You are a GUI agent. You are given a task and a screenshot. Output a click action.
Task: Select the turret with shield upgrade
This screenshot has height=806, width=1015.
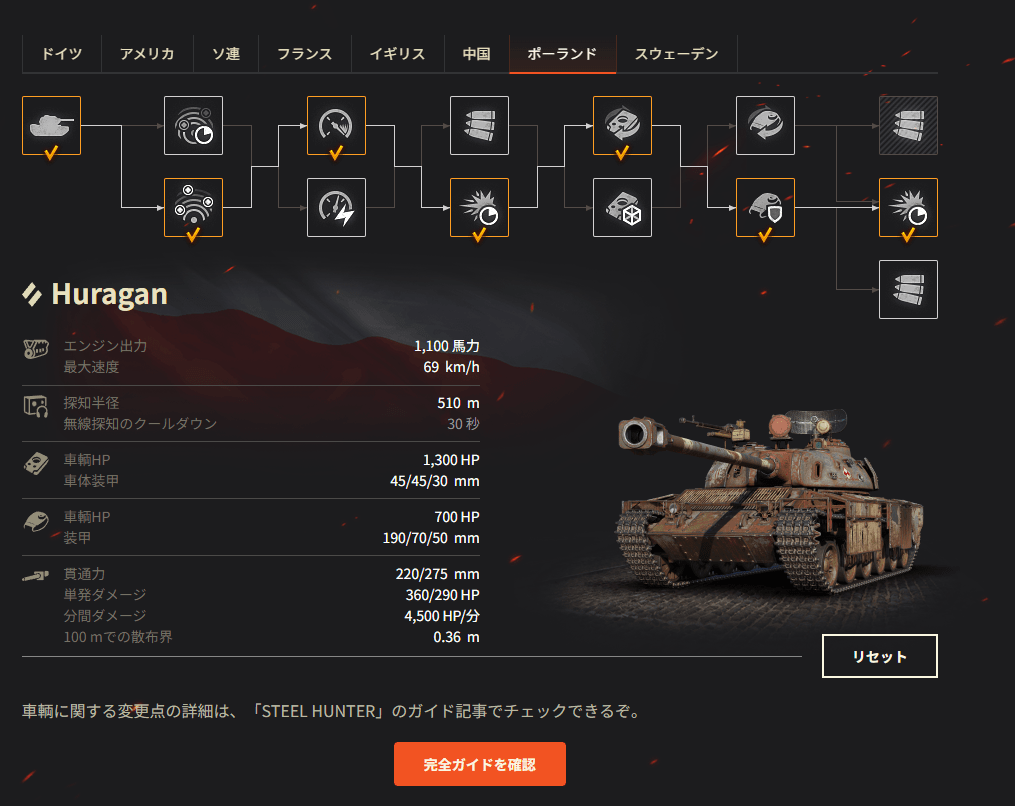tap(765, 207)
